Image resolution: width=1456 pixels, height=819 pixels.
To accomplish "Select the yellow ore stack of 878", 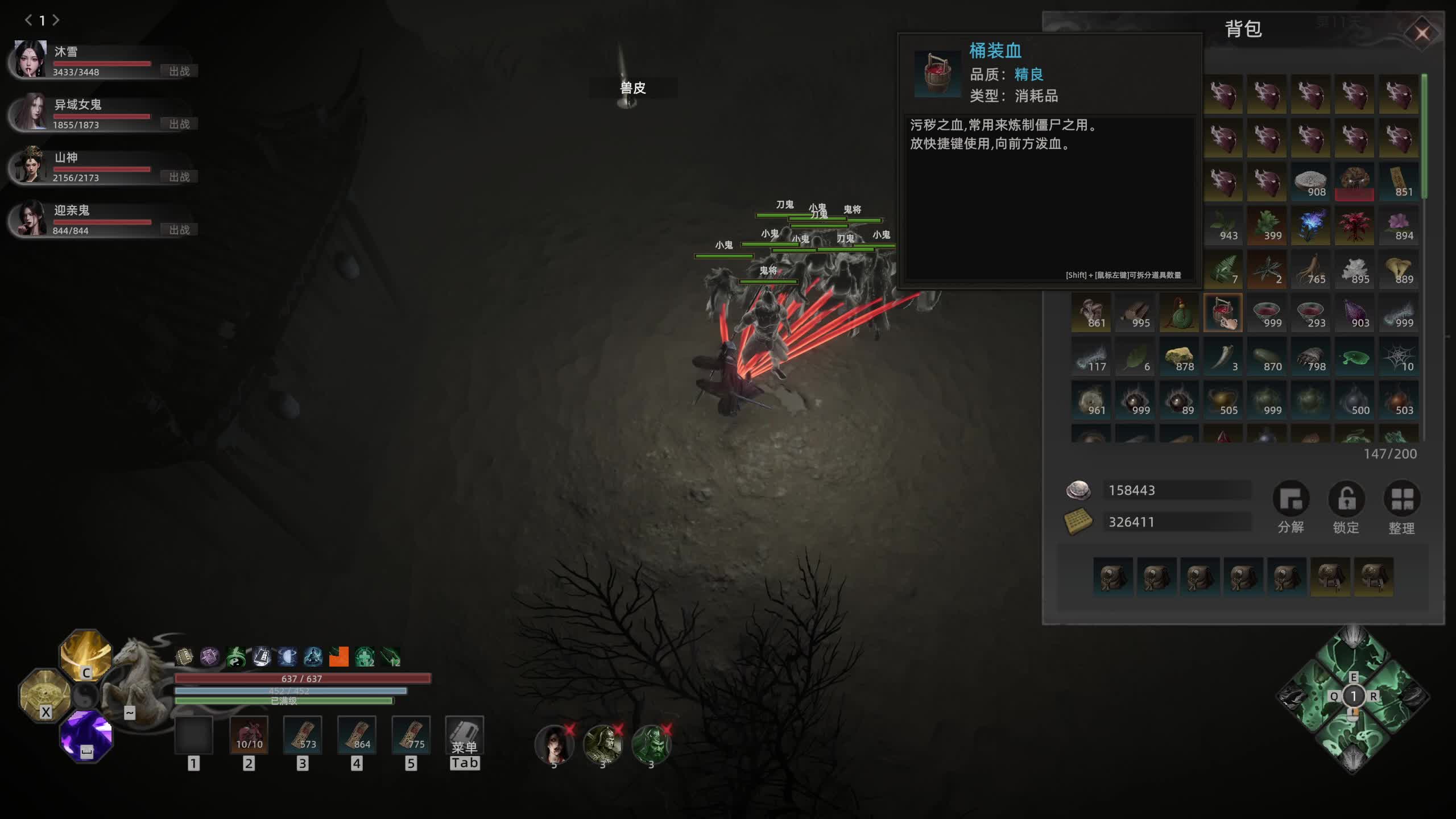I will coord(1179,357).
